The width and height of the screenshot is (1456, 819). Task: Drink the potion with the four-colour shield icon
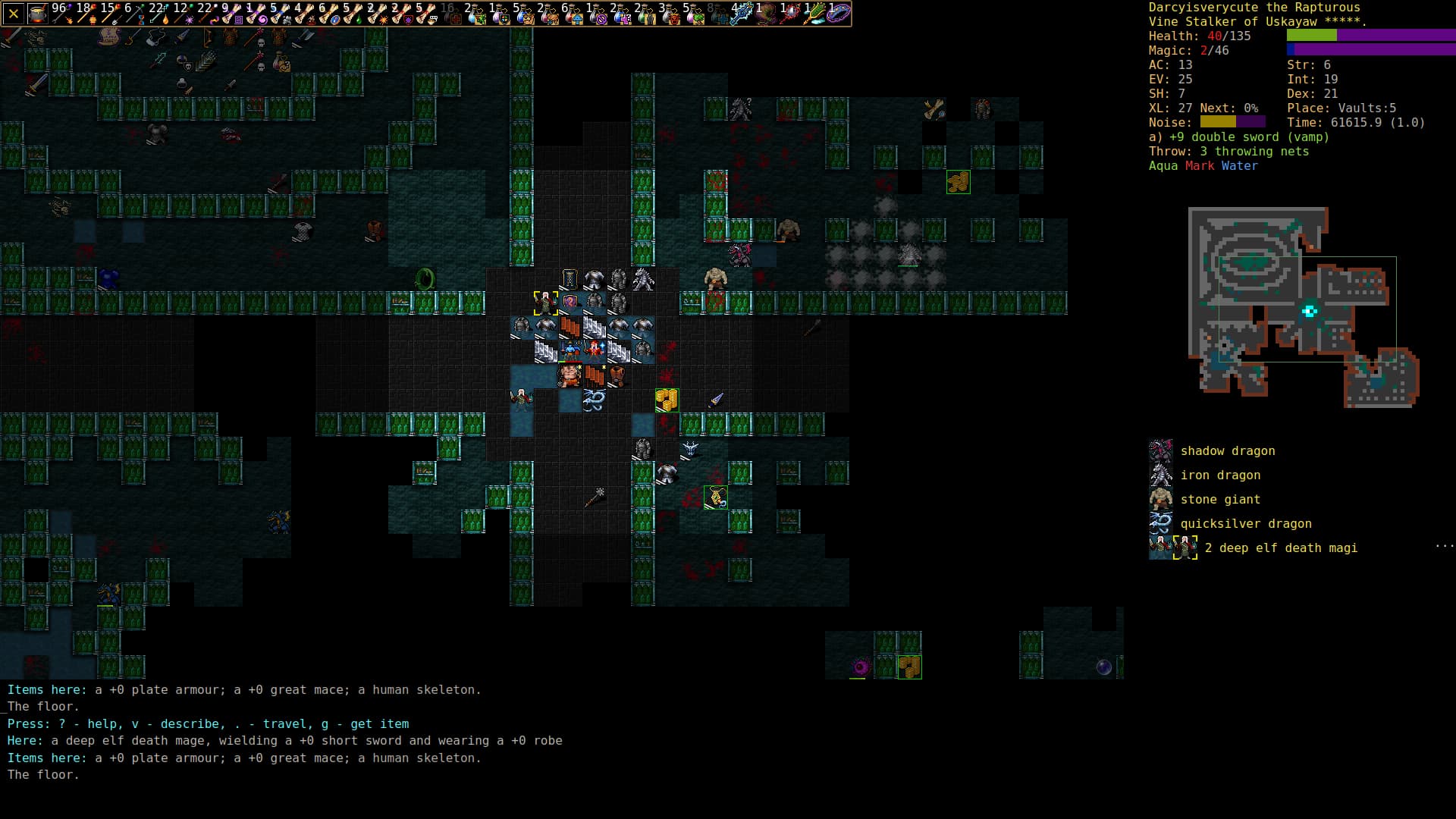click(500, 14)
